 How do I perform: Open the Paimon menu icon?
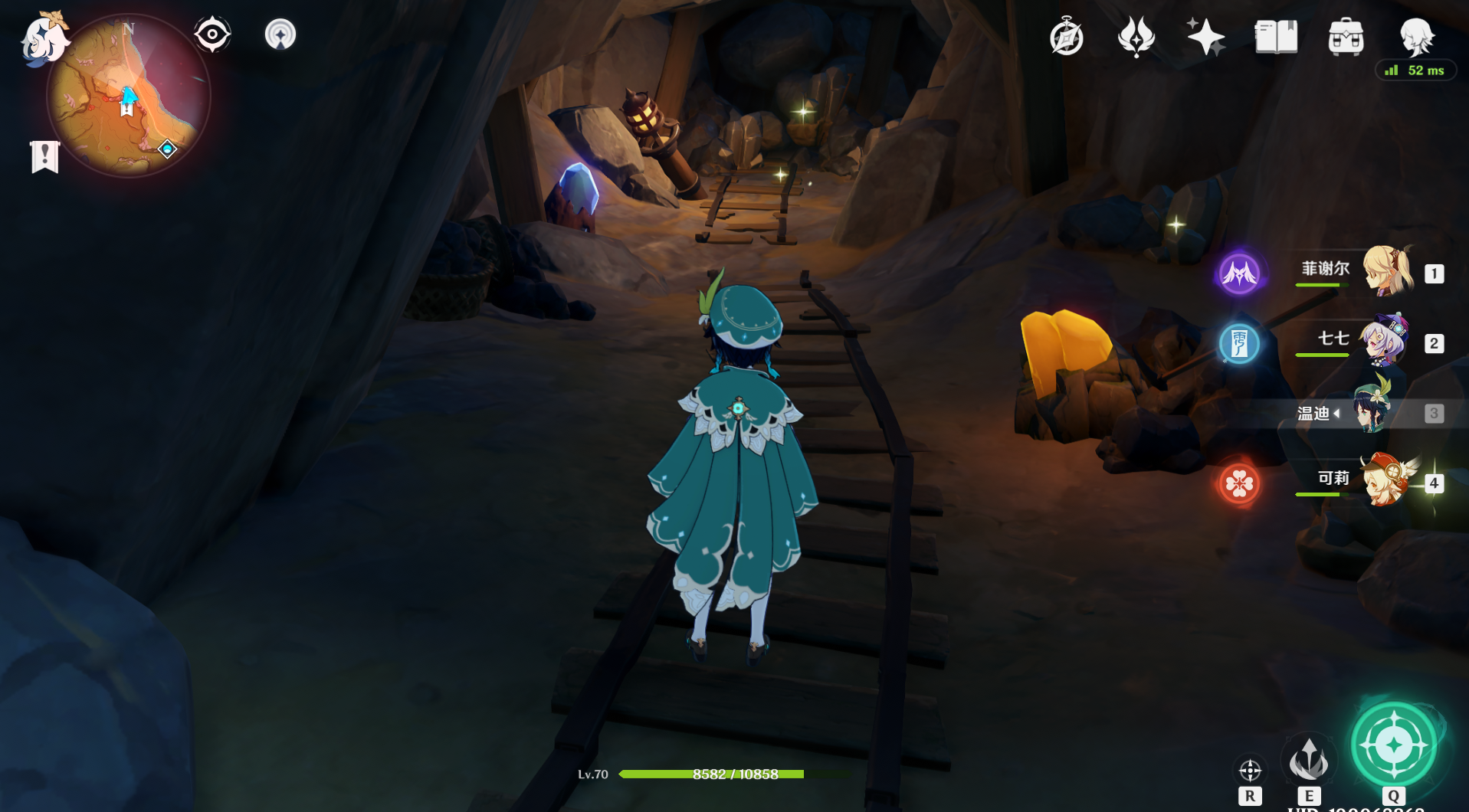(x=44, y=38)
